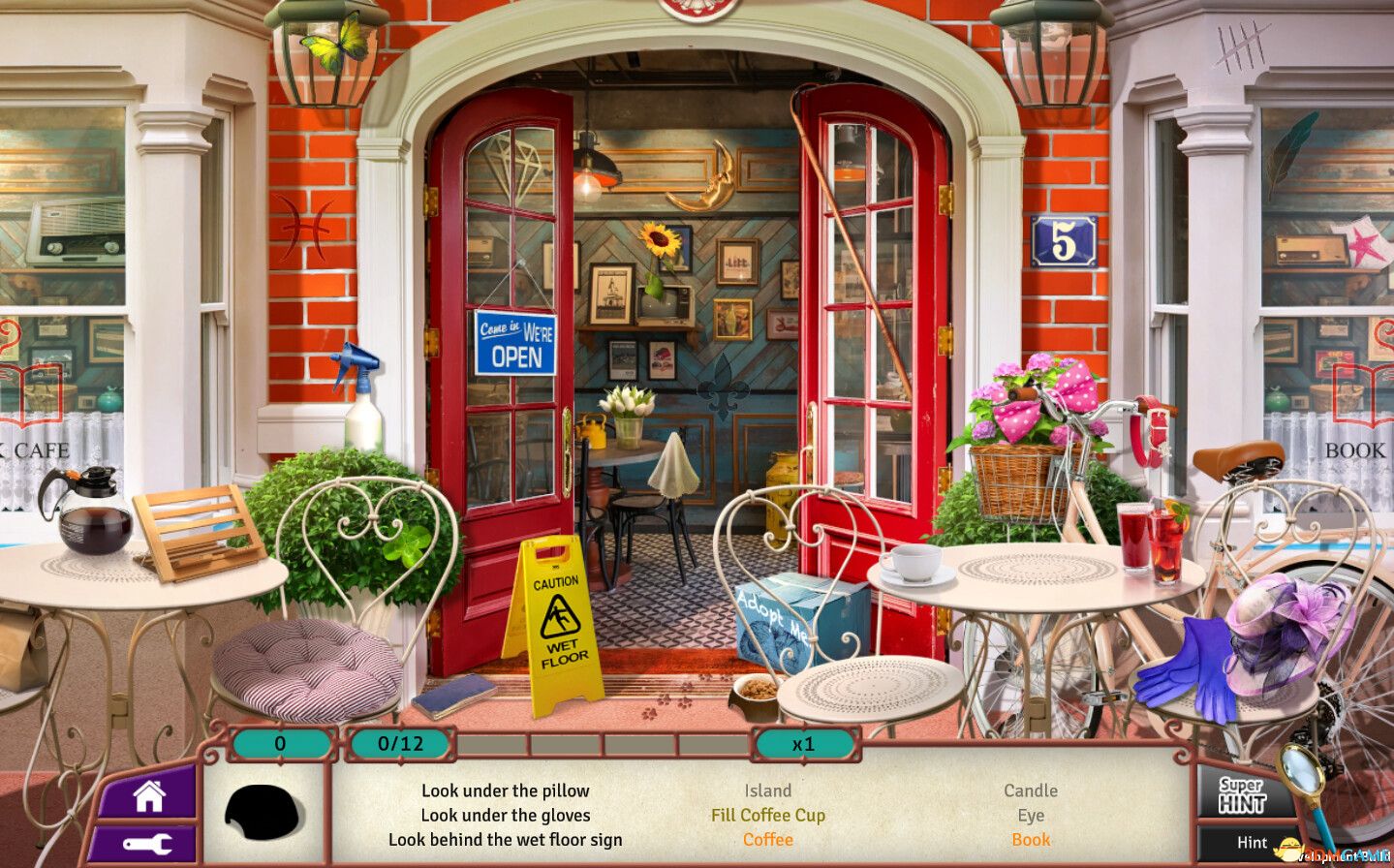1394x868 pixels.
Task: Click the black silhouette thumbnail
Action: [x=263, y=813]
